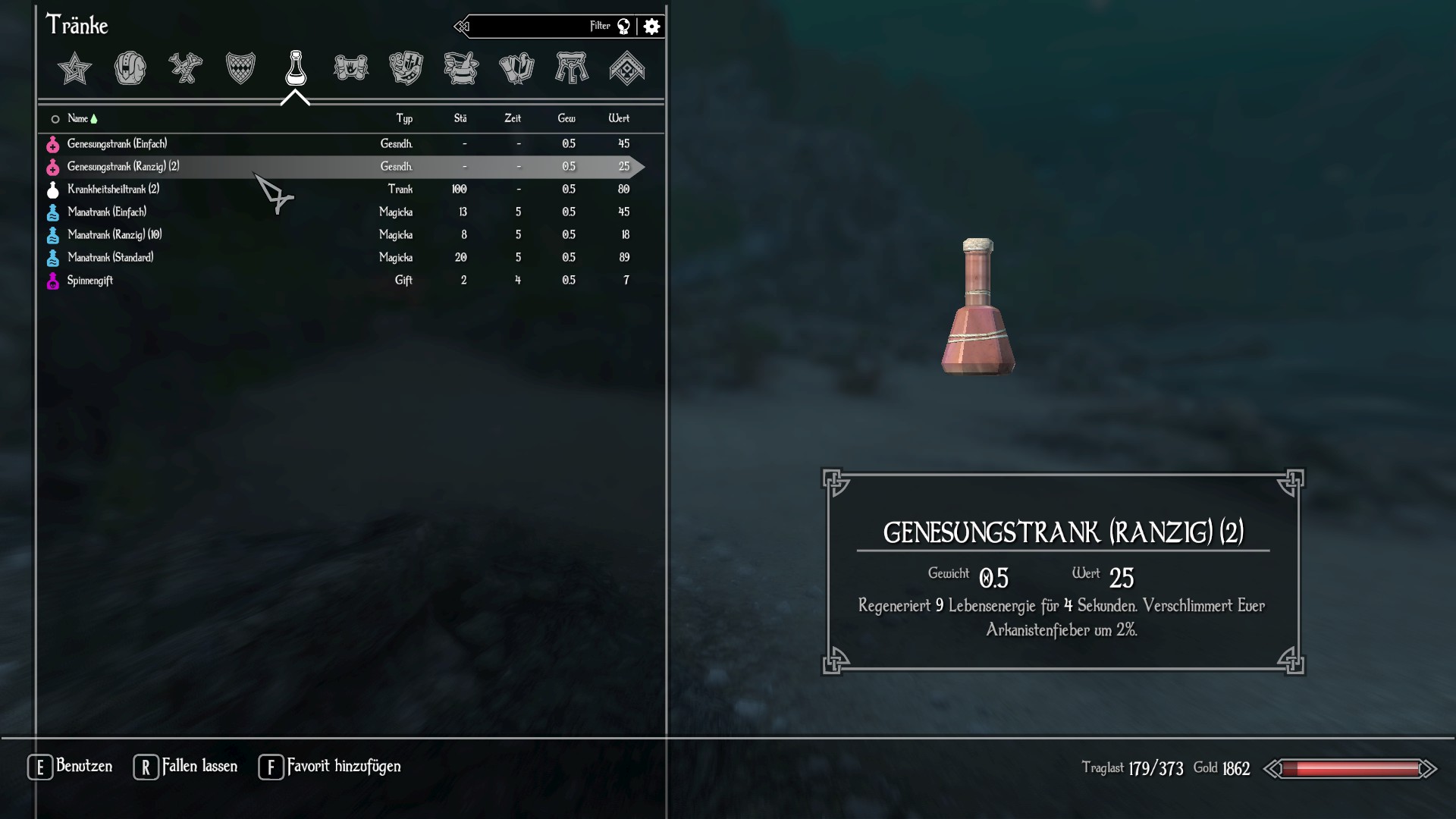Open the favorites star category
Screen dimensions: 1456x819
74,69
